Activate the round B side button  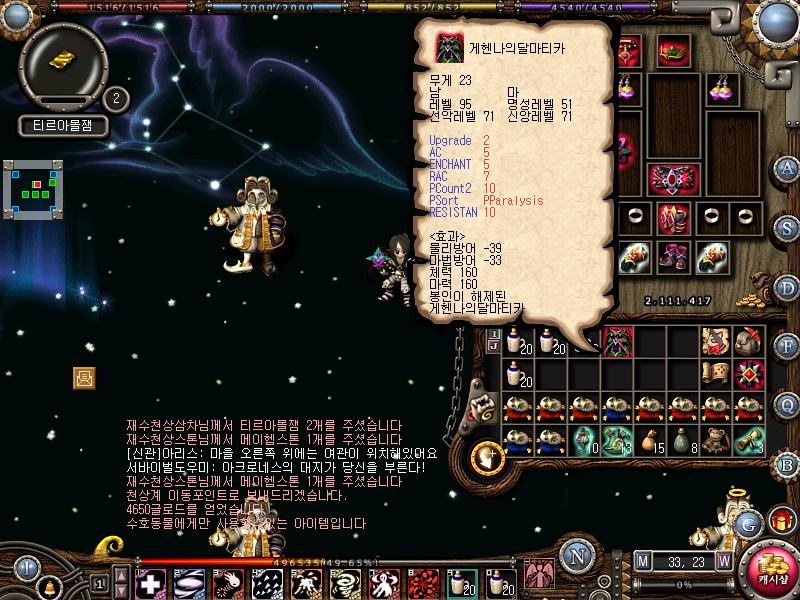pyautogui.click(x=787, y=463)
